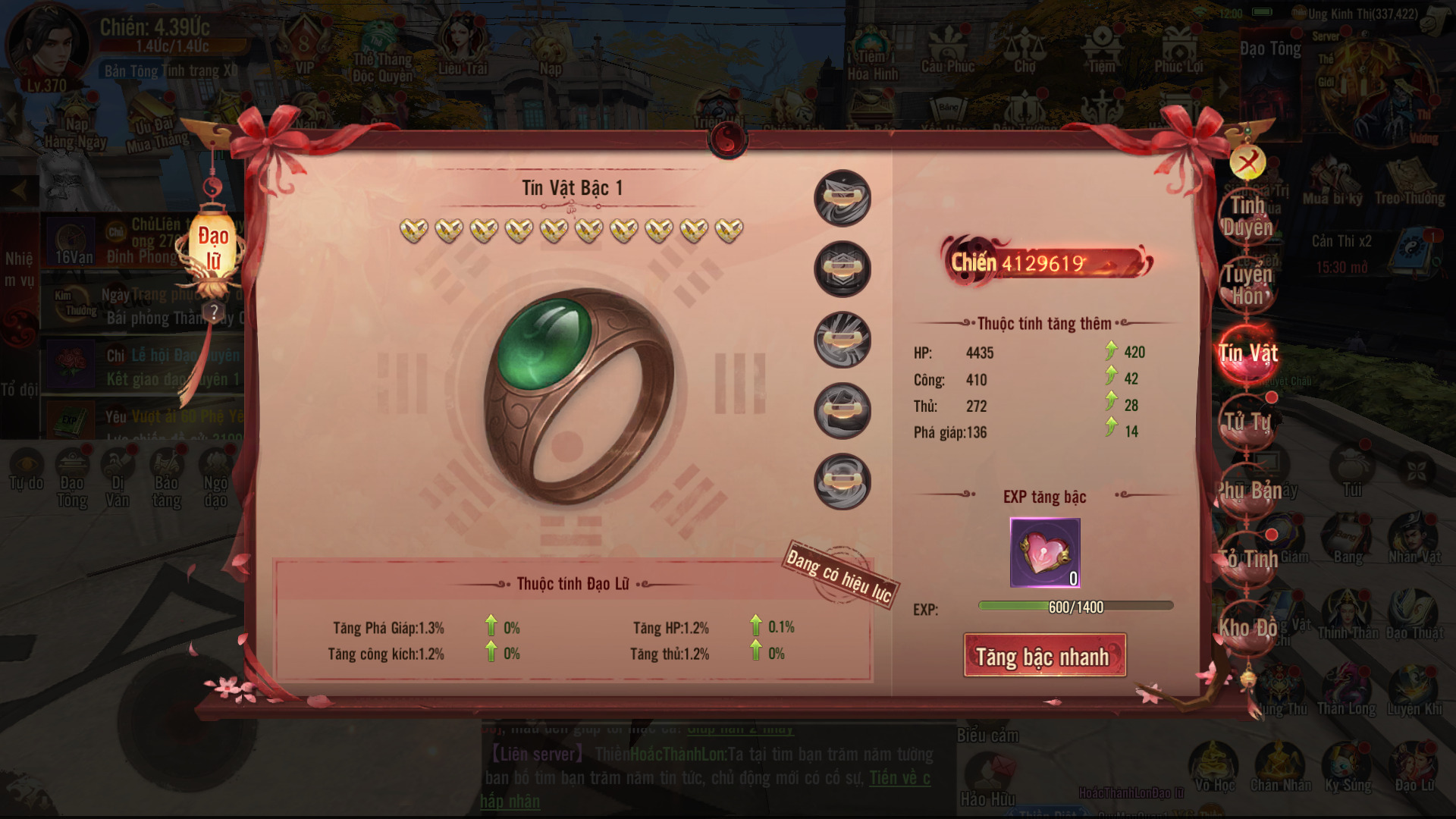Select the pink heart EXP item
The height and width of the screenshot is (819, 1456).
tap(1044, 553)
